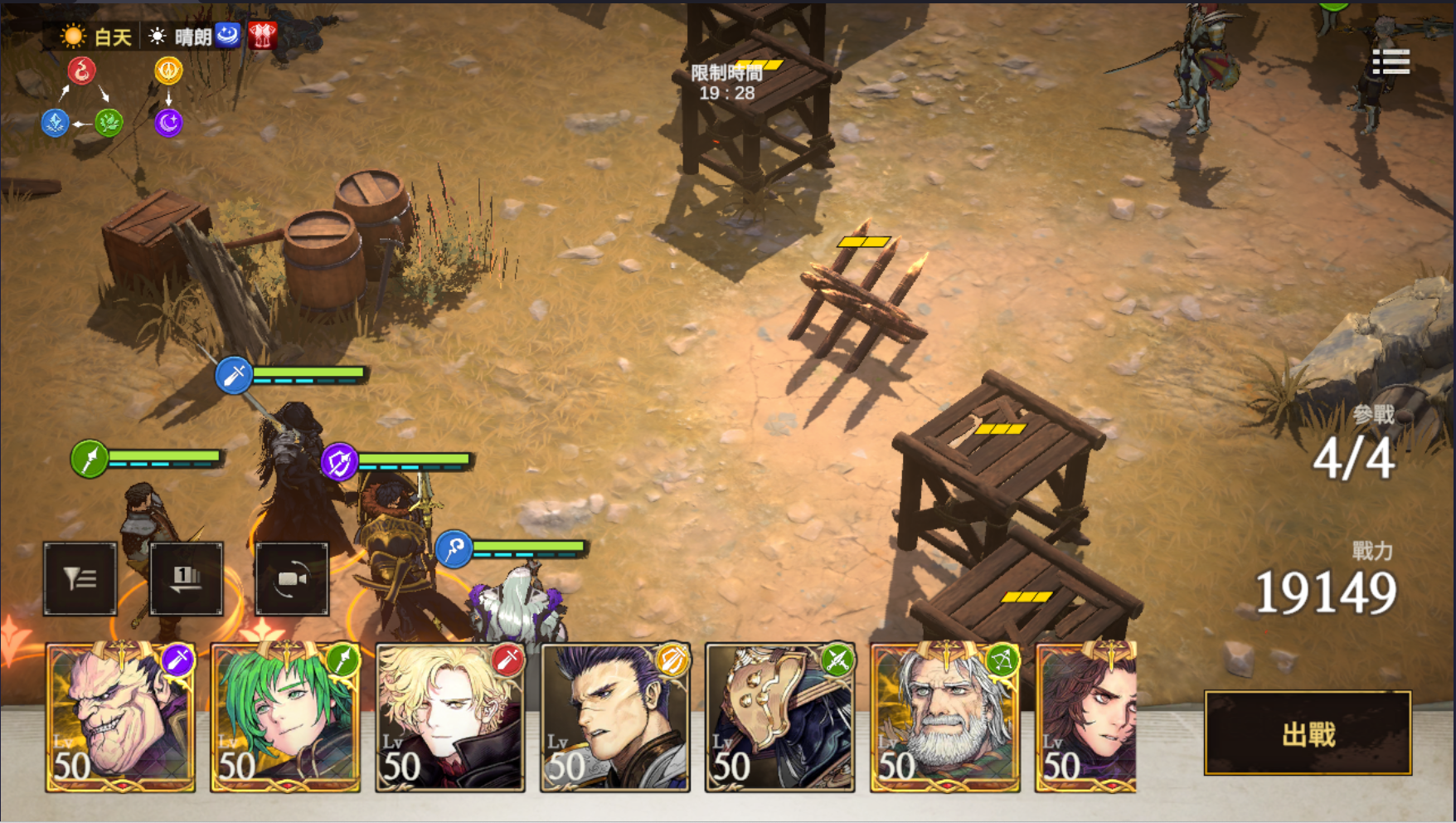
Task: Select the armored helmet knight card
Action: [x=779, y=717]
